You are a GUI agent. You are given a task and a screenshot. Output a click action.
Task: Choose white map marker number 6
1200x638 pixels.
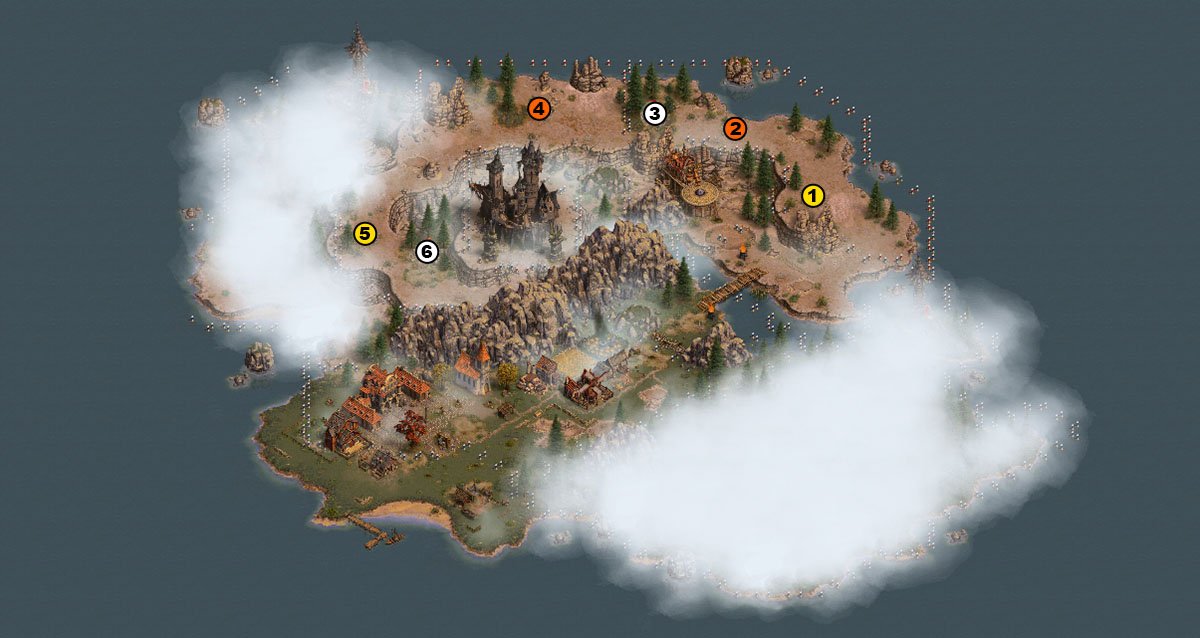click(x=427, y=252)
